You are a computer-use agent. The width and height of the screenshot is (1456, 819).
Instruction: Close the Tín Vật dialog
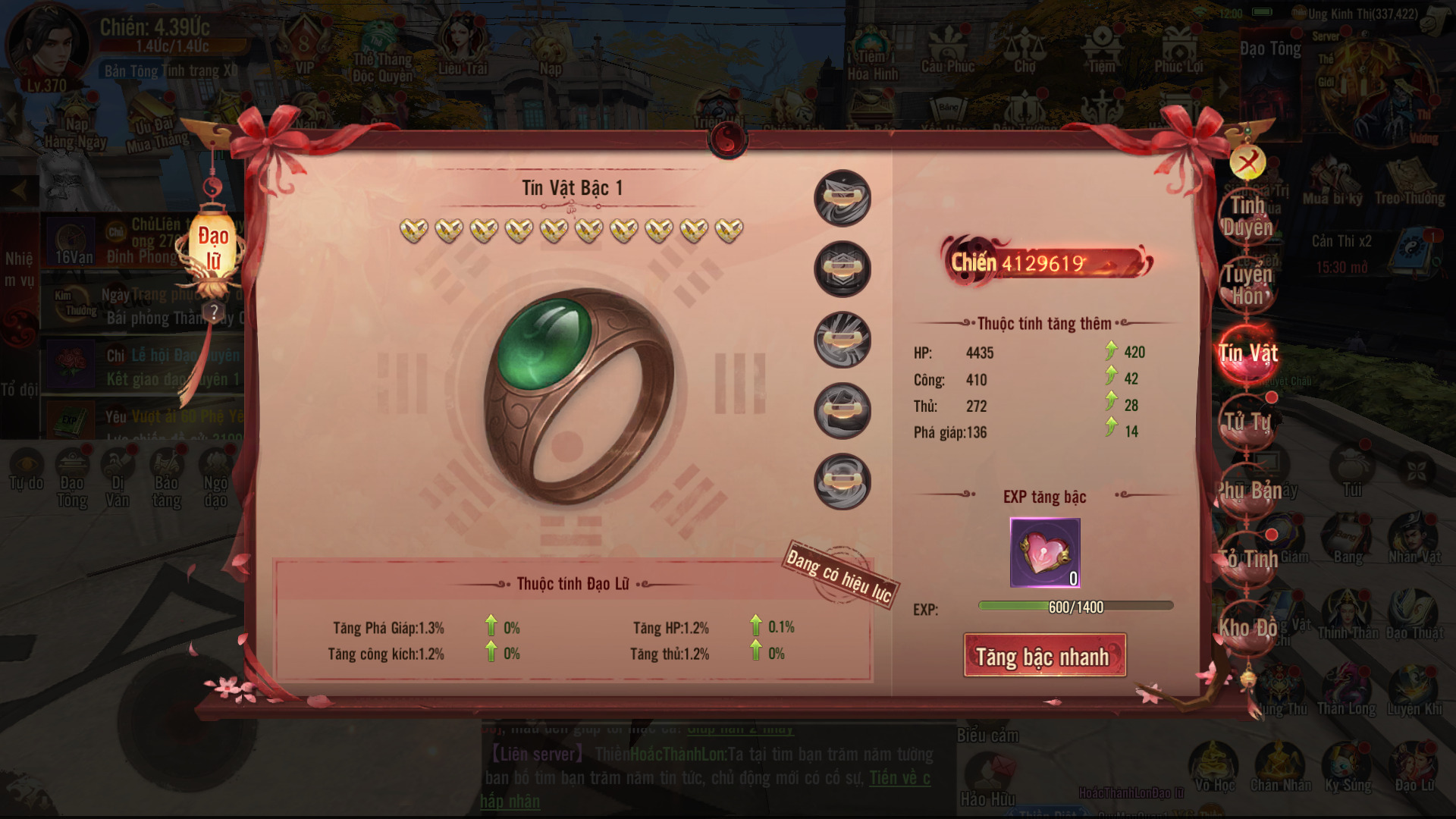coord(1247,162)
